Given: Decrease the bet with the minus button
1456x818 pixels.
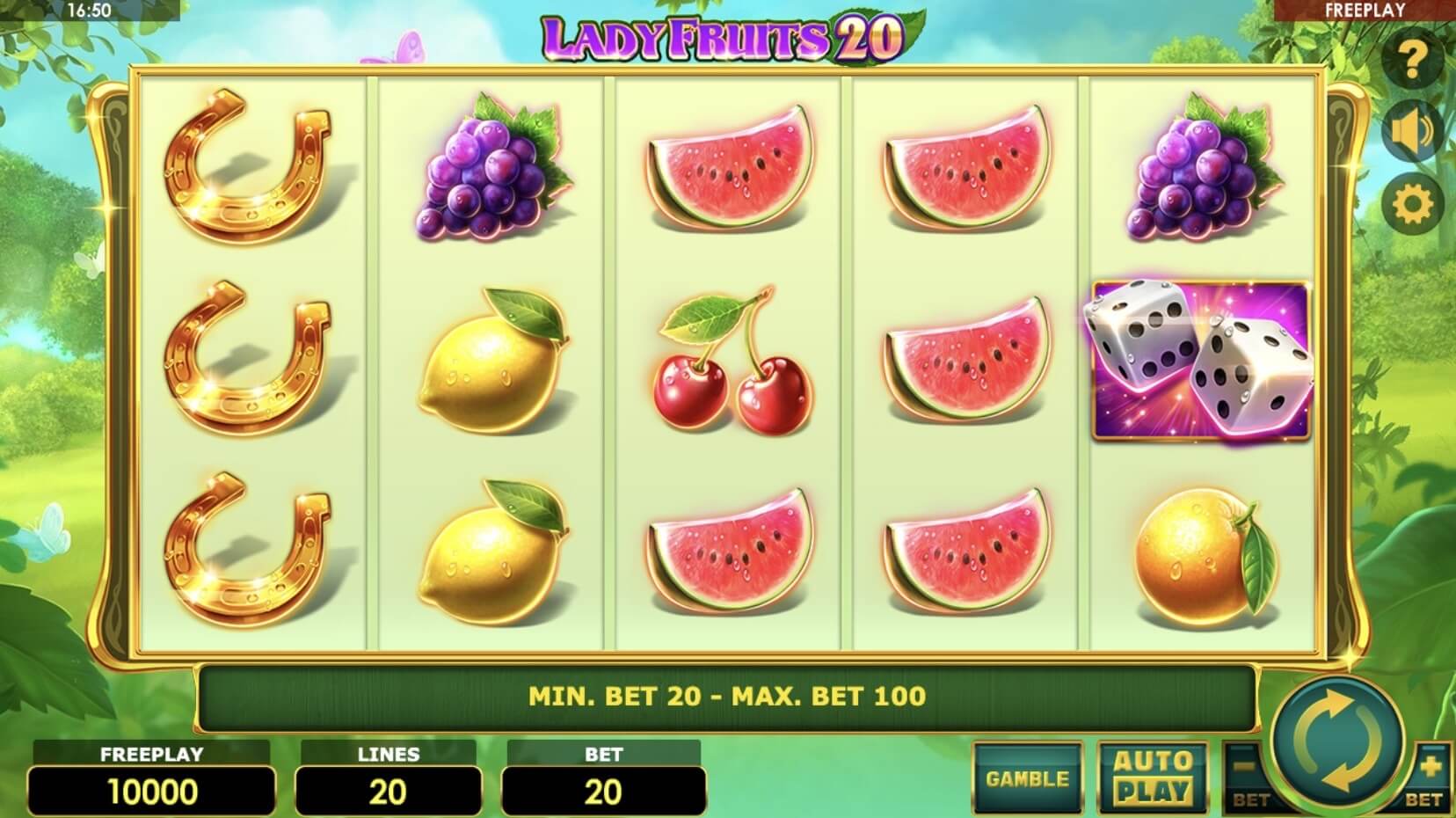Looking at the screenshot, I should 1247,774.
